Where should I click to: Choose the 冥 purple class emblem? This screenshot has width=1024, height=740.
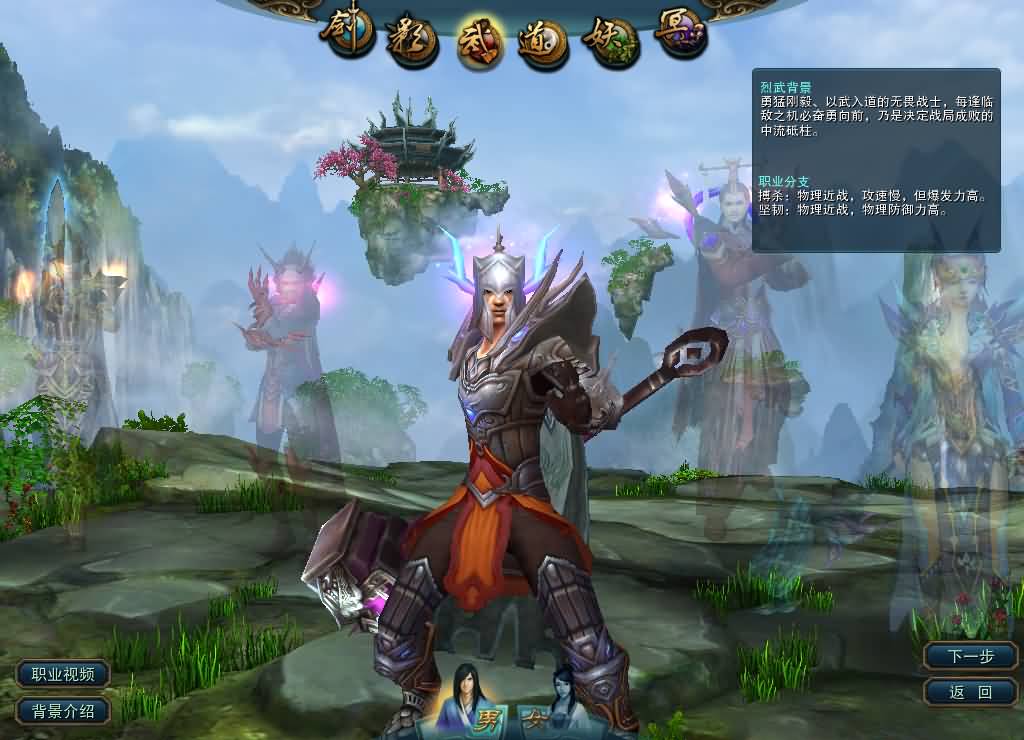[x=680, y=34]
